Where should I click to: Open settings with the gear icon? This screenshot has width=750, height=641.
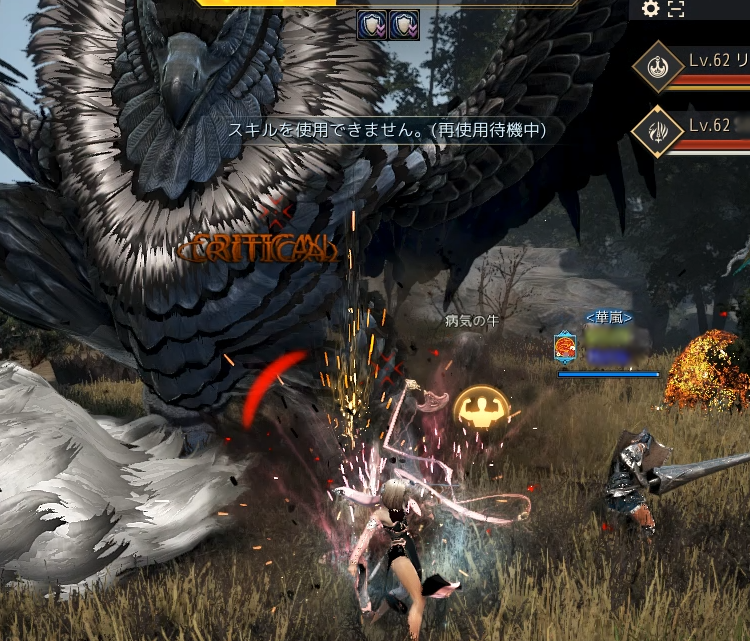pyautogui.click(x=651, y=9)
